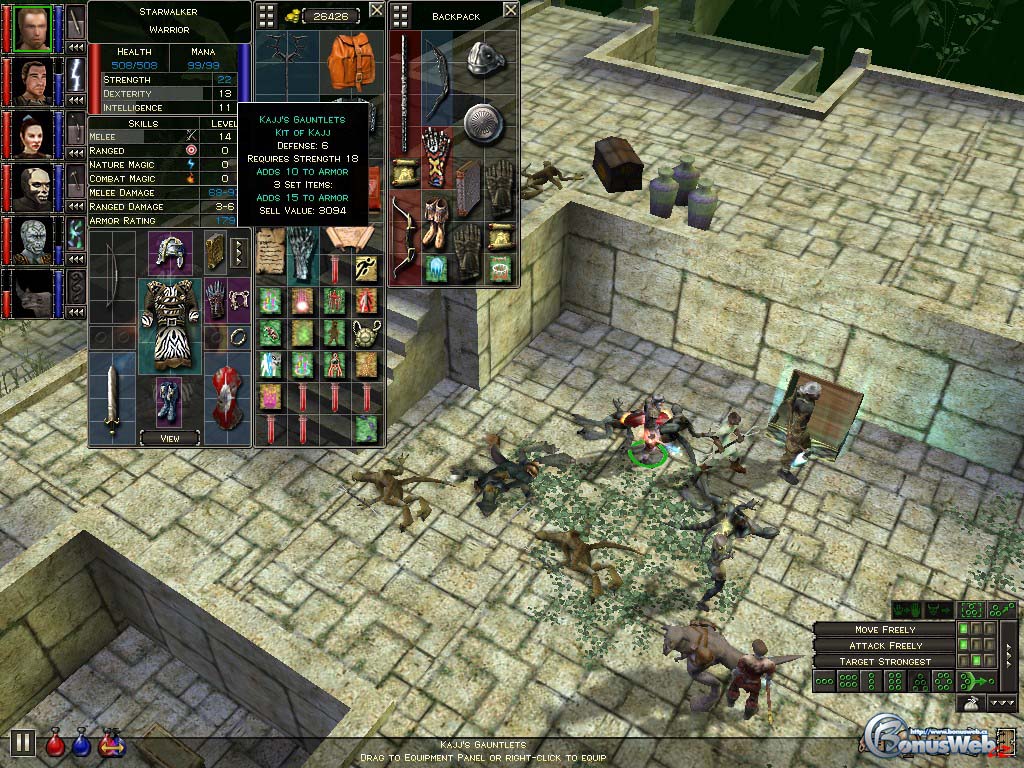
Task: Close the gold inventory panel
Action: pos(376,10)
